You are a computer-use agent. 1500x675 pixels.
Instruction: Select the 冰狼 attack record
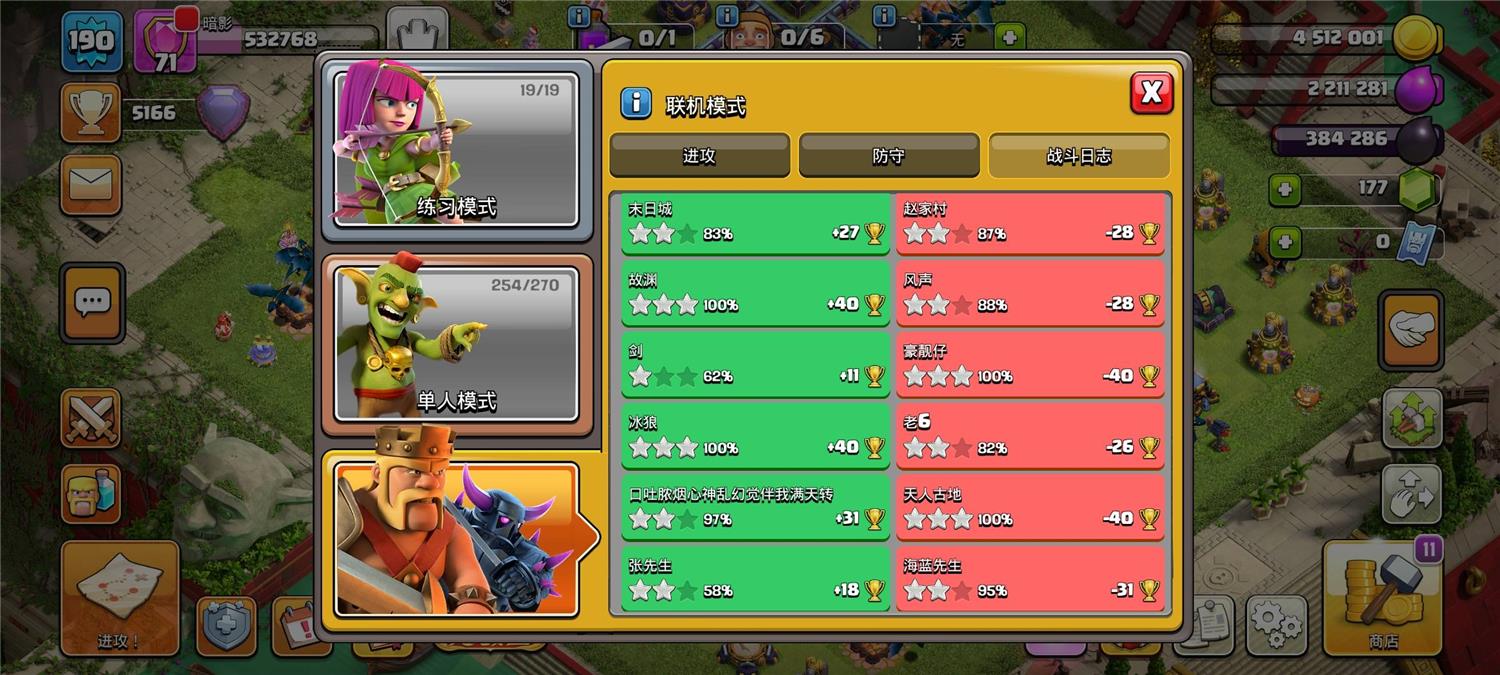coord(755,437)
